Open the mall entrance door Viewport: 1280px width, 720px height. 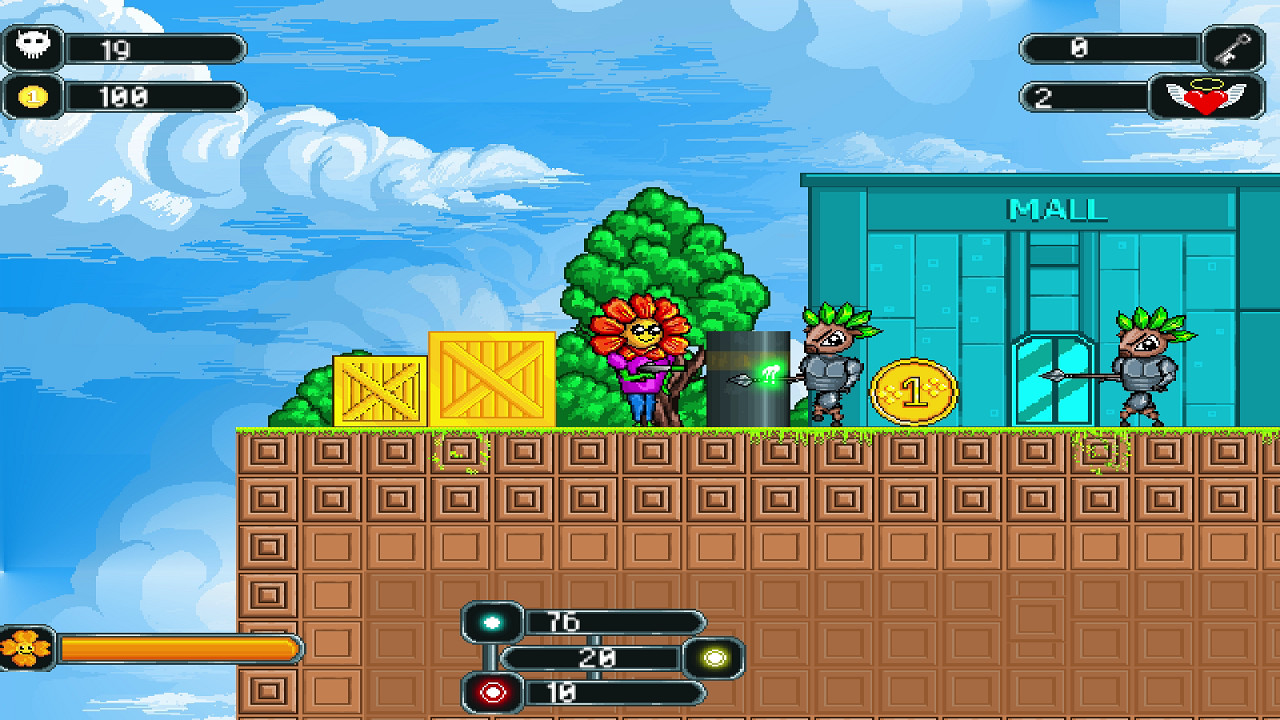tap(1052, 380)
